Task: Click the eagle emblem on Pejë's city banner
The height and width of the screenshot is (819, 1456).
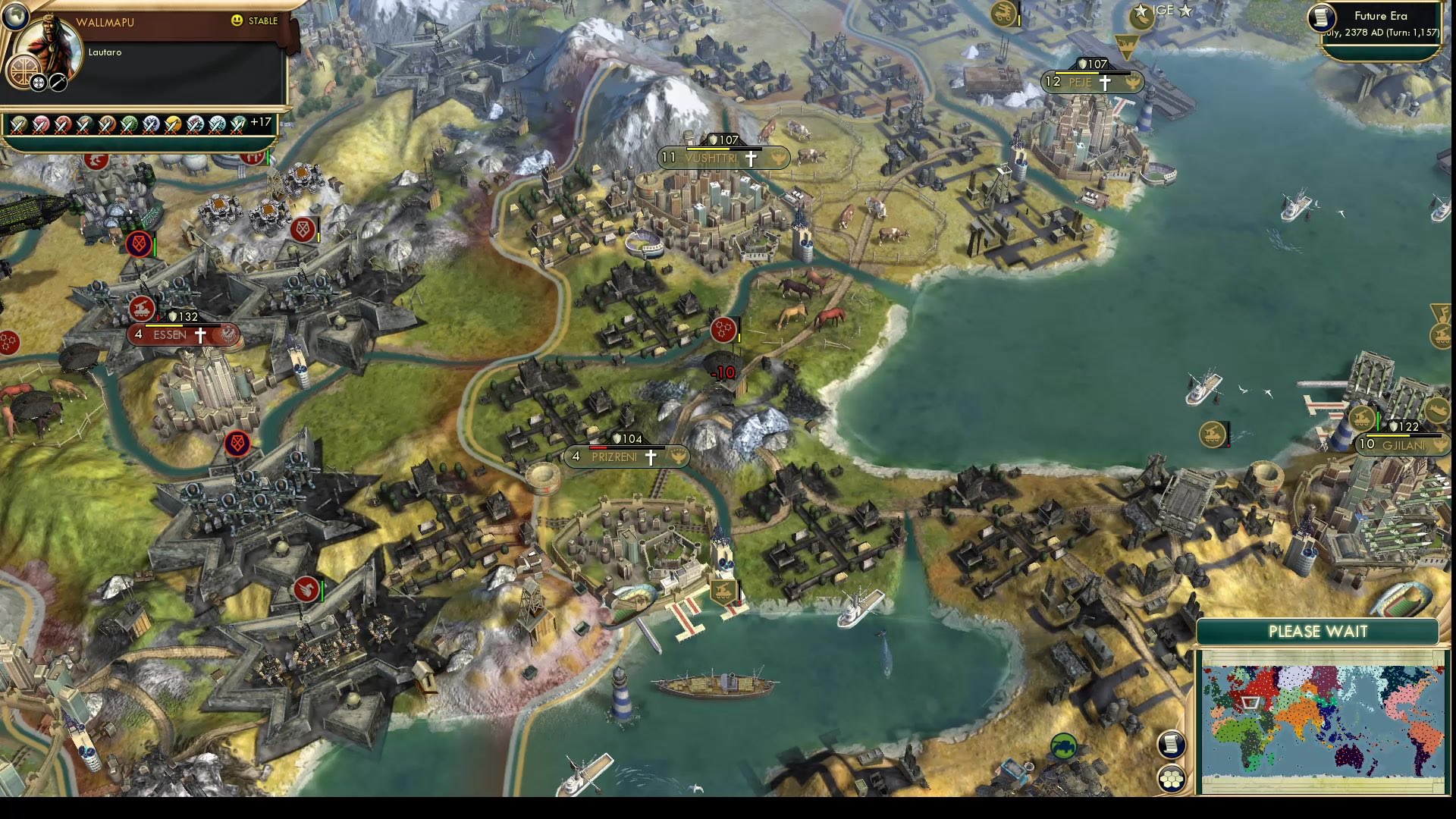Action: click(1133, 82)
